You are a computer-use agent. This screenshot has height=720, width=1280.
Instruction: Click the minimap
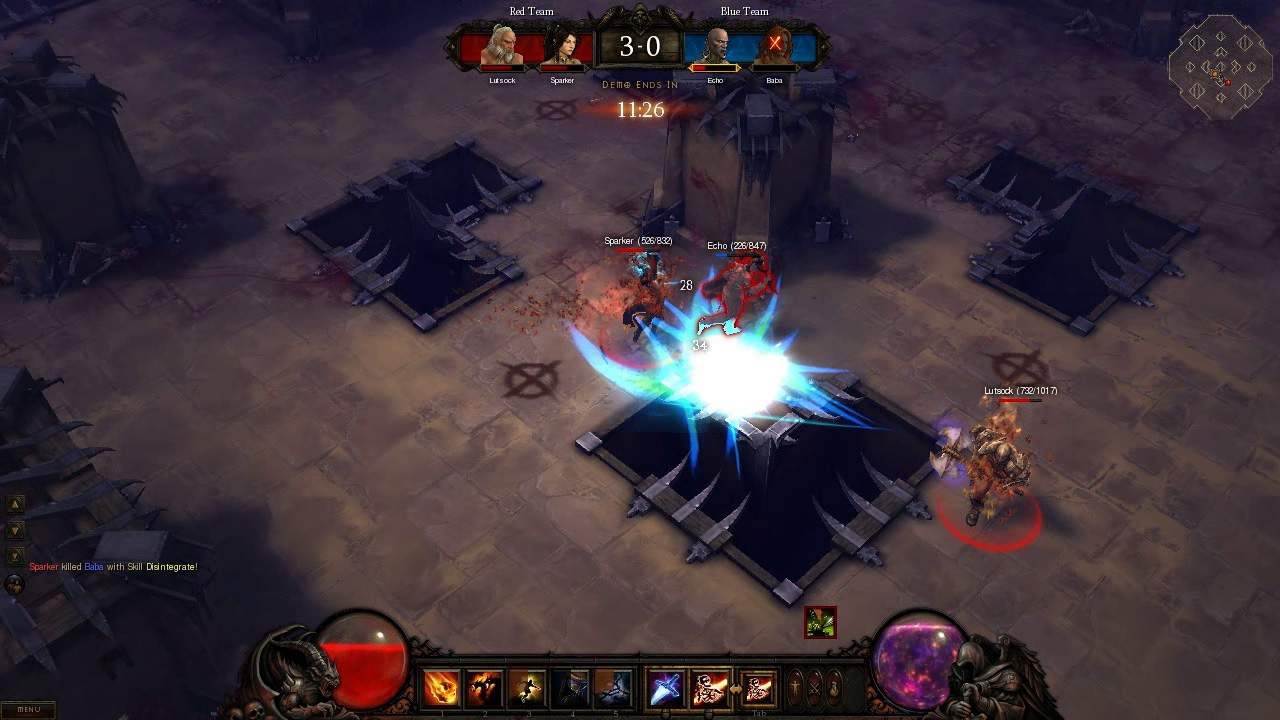click(x=1220, y=67)
